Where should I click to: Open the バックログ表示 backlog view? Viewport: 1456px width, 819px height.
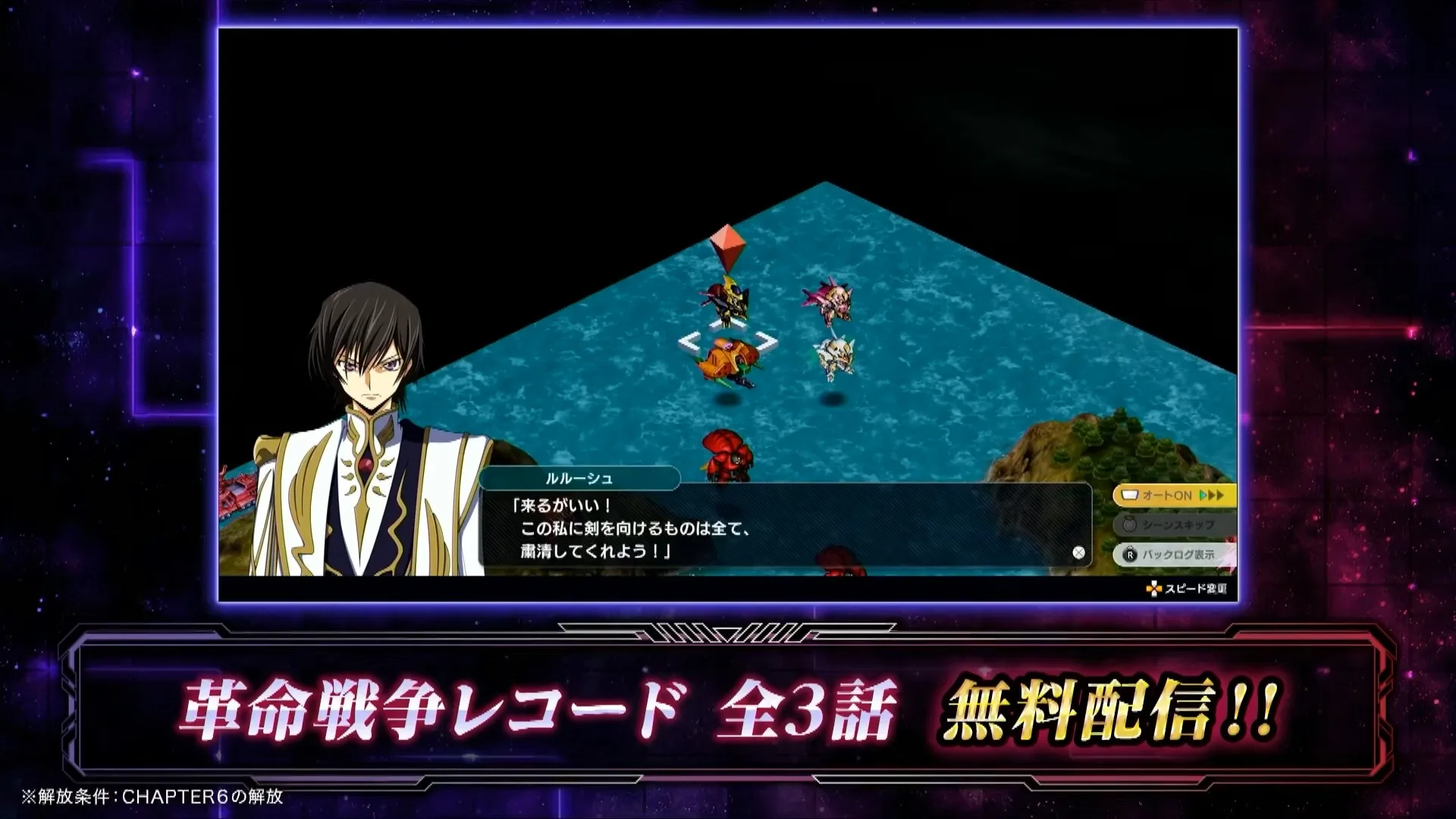1172,554
